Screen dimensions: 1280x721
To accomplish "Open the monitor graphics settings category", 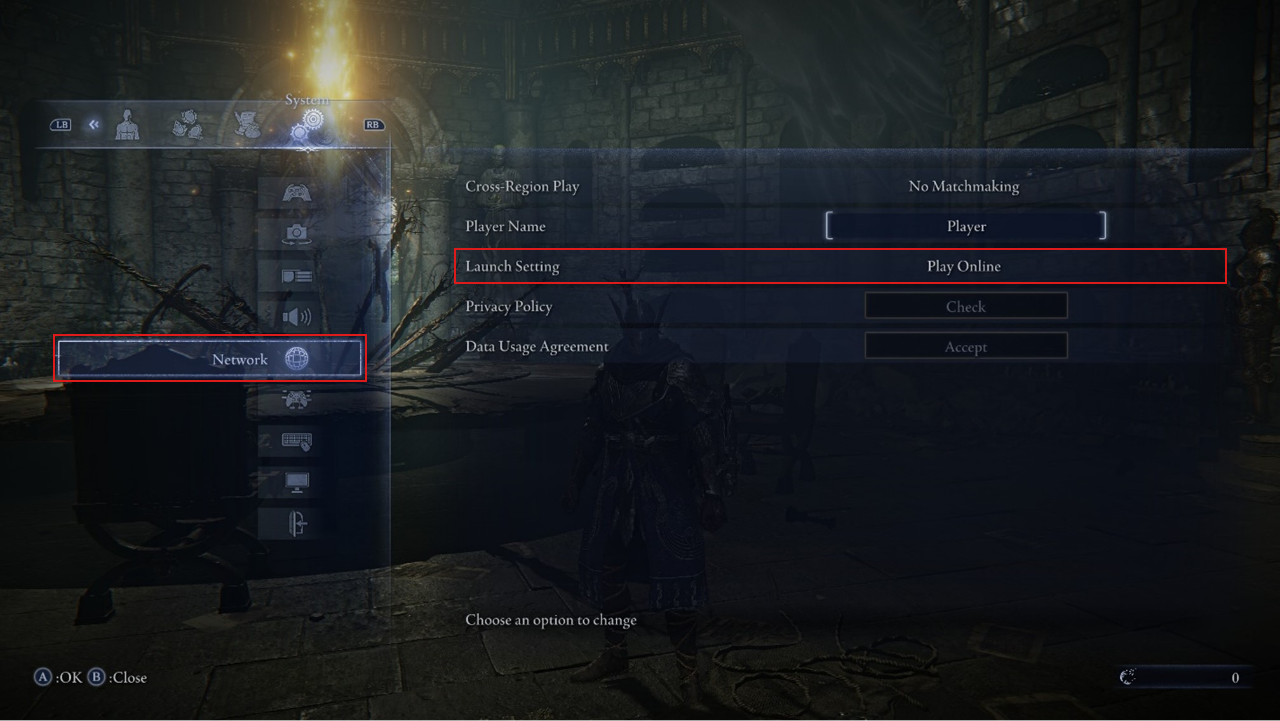I will click(x=297, y=482).
